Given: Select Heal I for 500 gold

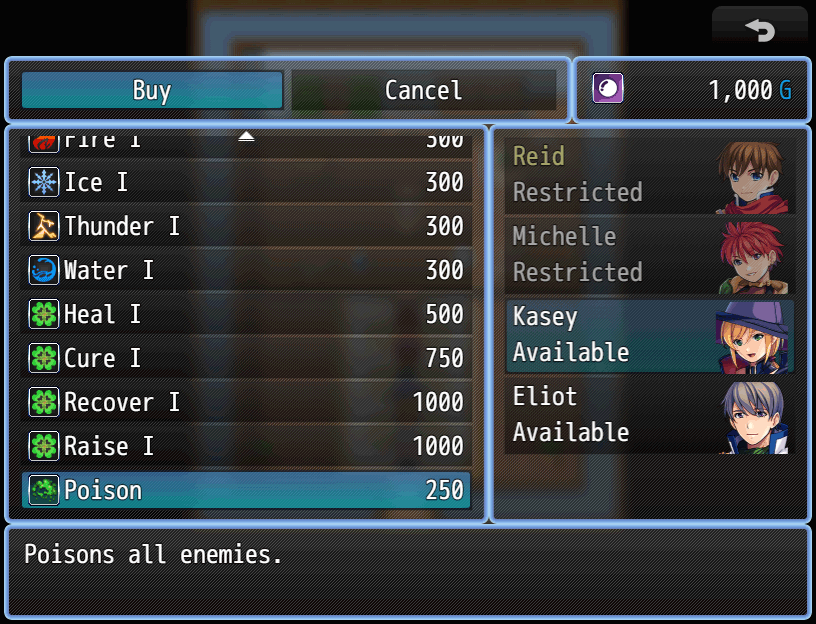Looking at the screenshot, I should click(x=246, y=314).
